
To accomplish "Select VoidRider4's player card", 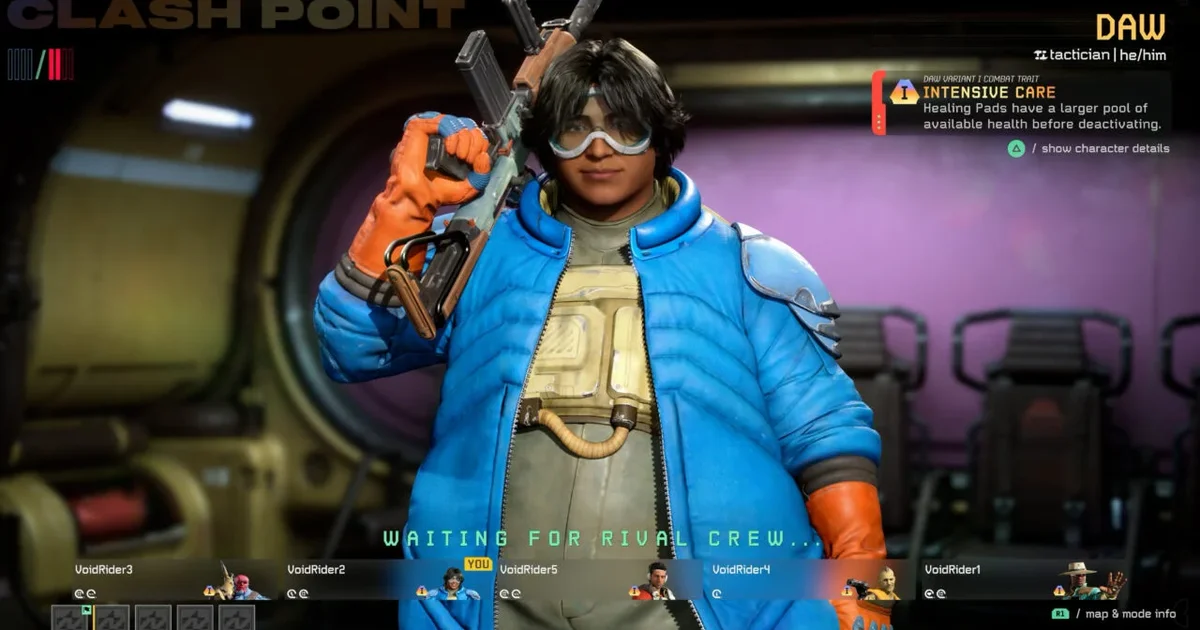I will (810, 580).
